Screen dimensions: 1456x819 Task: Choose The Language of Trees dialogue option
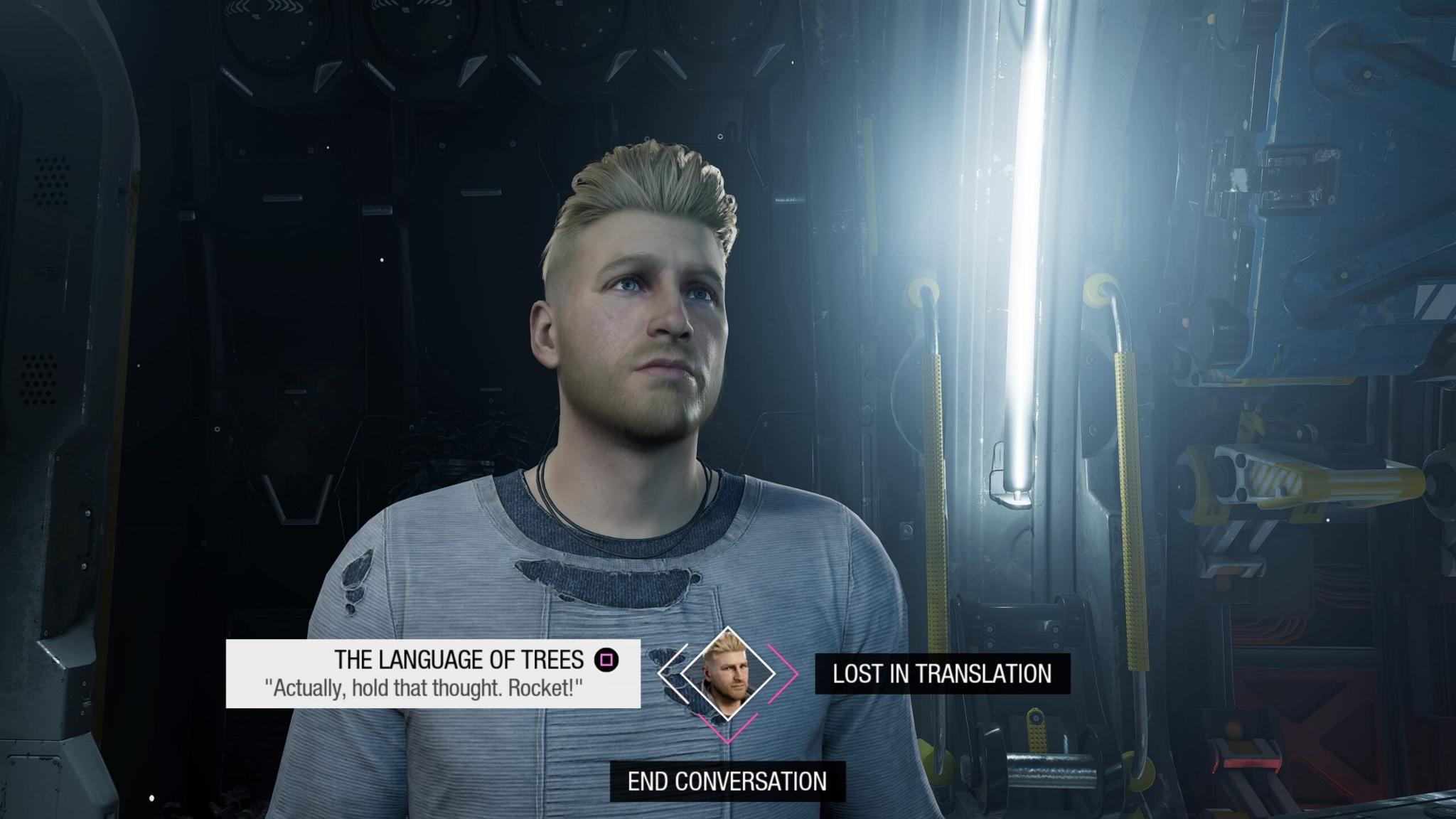point(433,673)
